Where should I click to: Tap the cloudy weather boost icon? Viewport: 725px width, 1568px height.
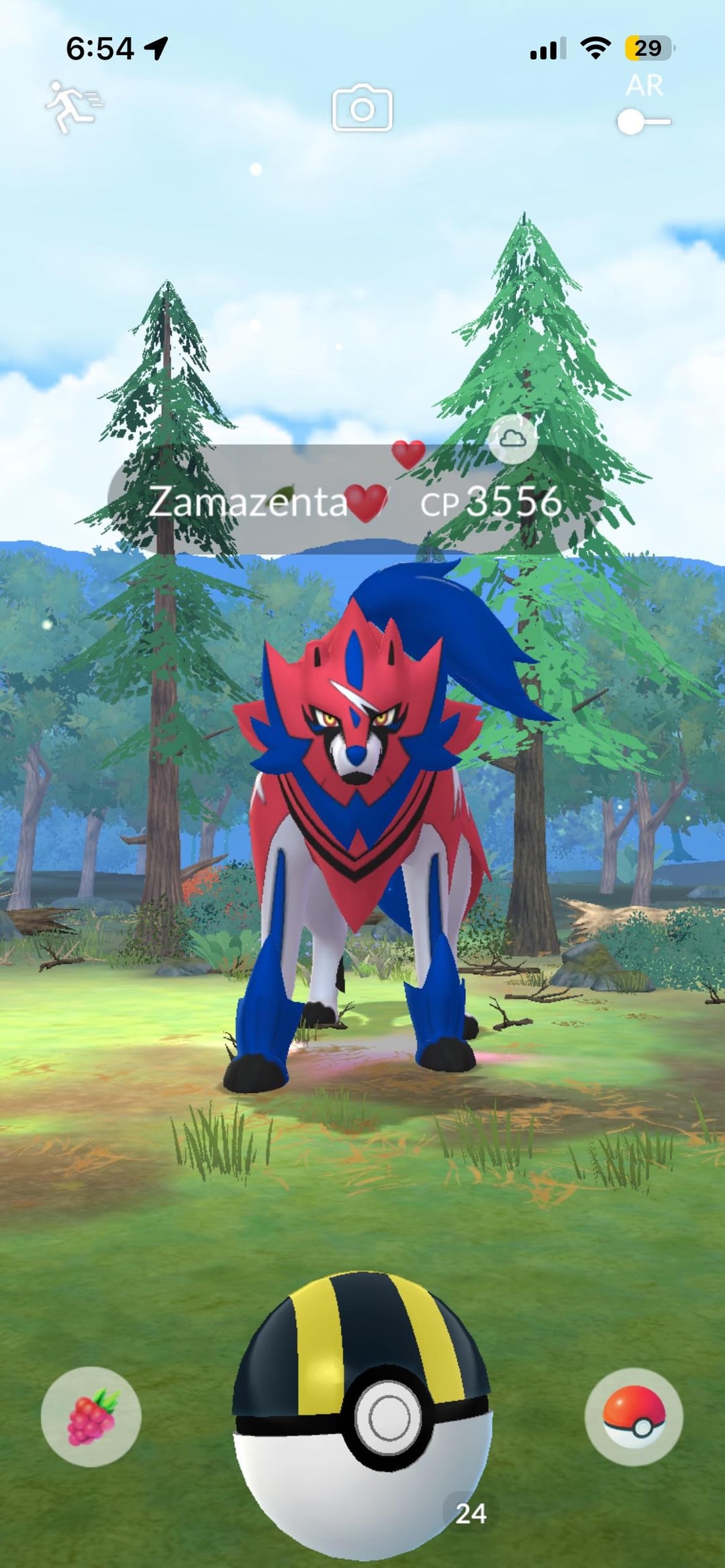click(512, 439)
